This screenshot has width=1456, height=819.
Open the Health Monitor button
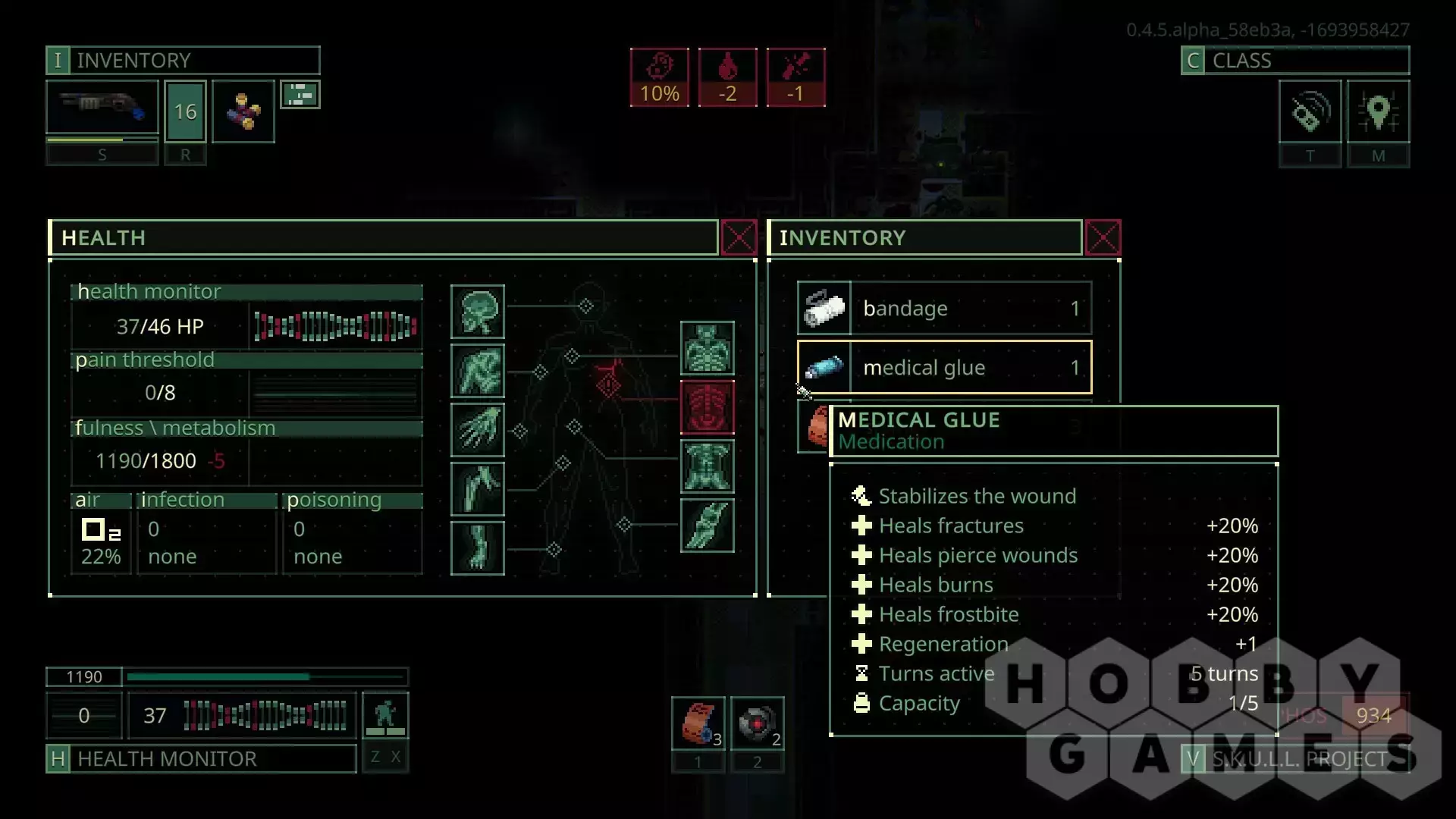[x=201, y=758]
